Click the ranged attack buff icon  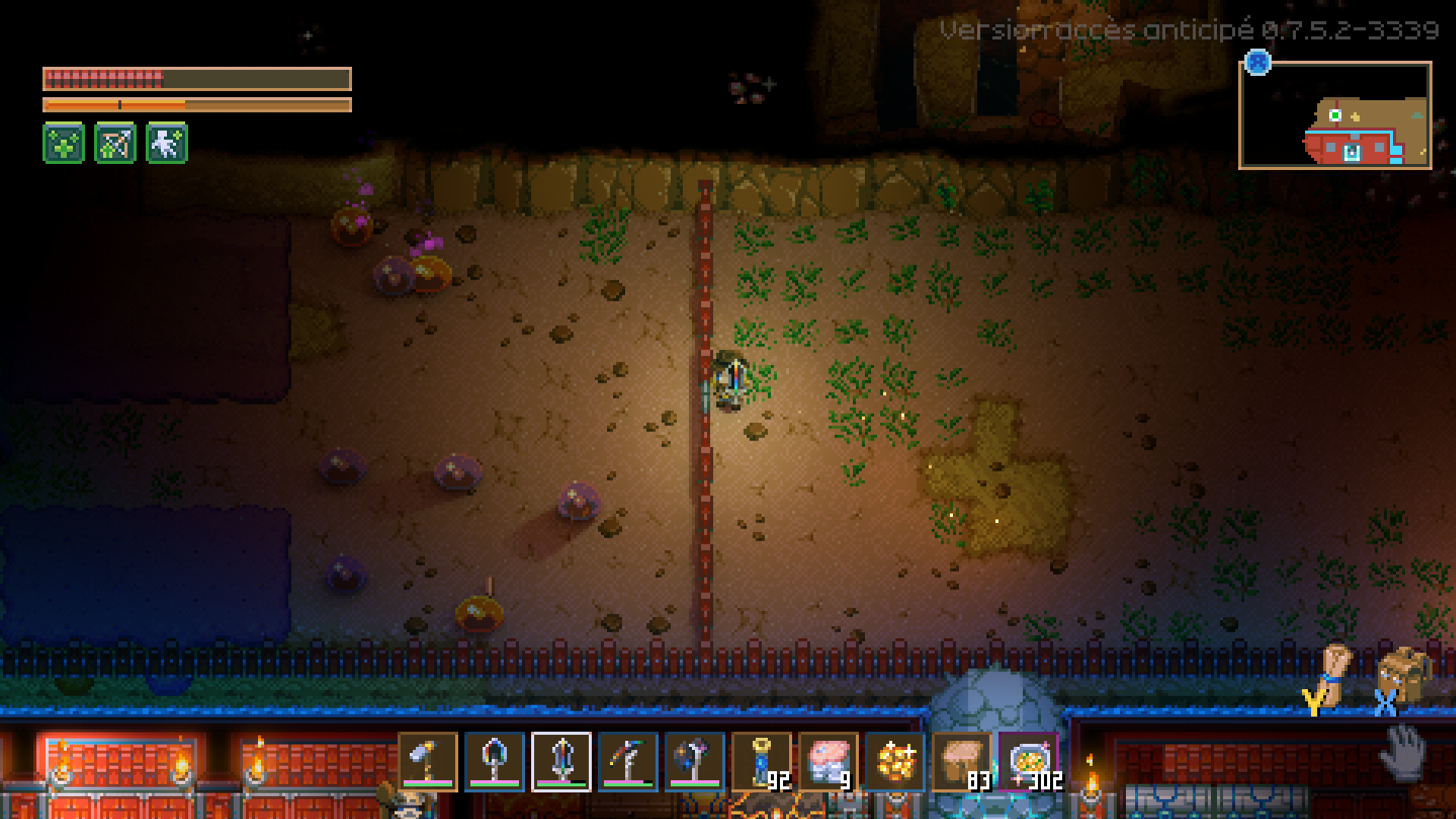pyautogui.click(x=115, y=143)
